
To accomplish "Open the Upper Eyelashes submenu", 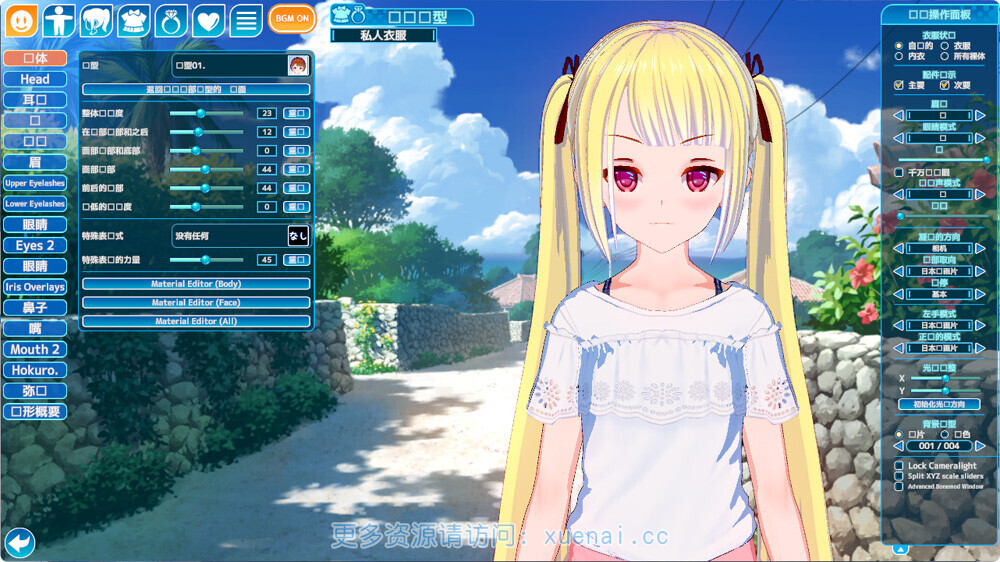I will tap(35, 183).
